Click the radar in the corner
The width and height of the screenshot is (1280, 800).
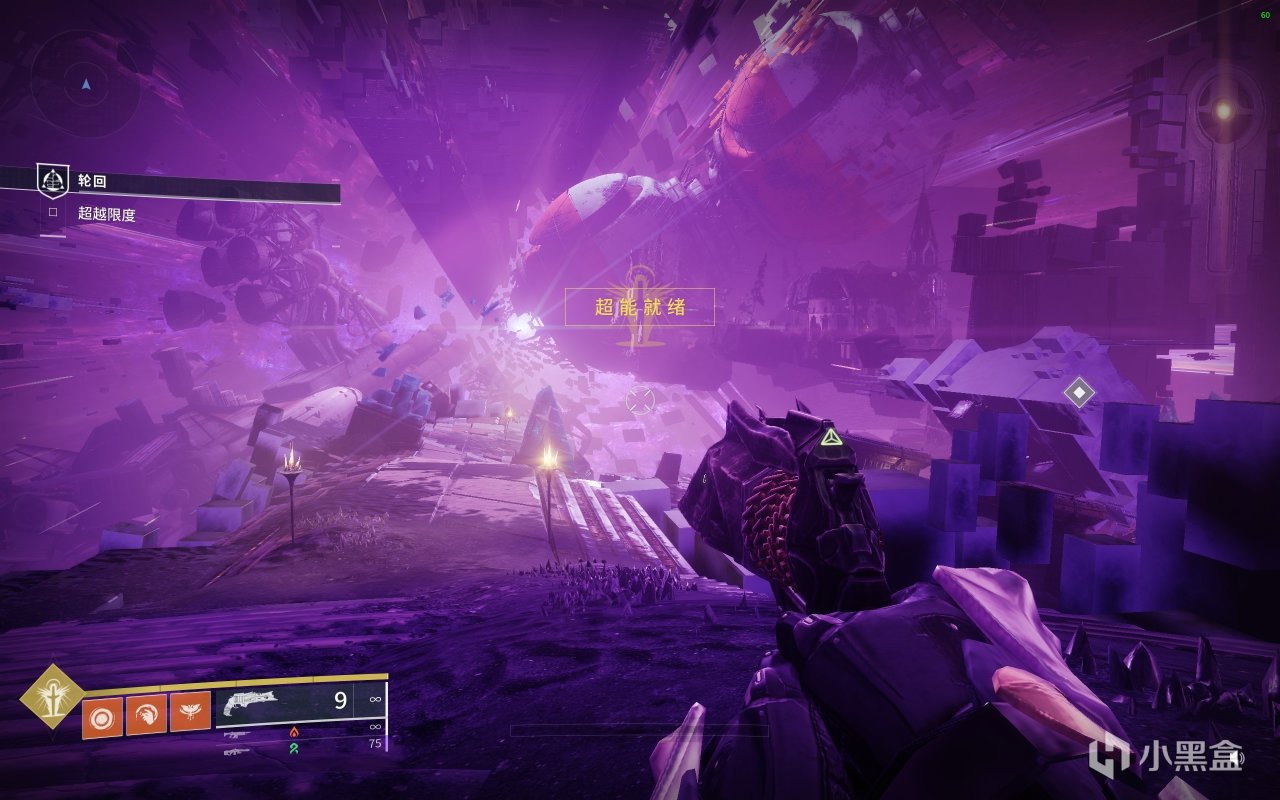86,84
